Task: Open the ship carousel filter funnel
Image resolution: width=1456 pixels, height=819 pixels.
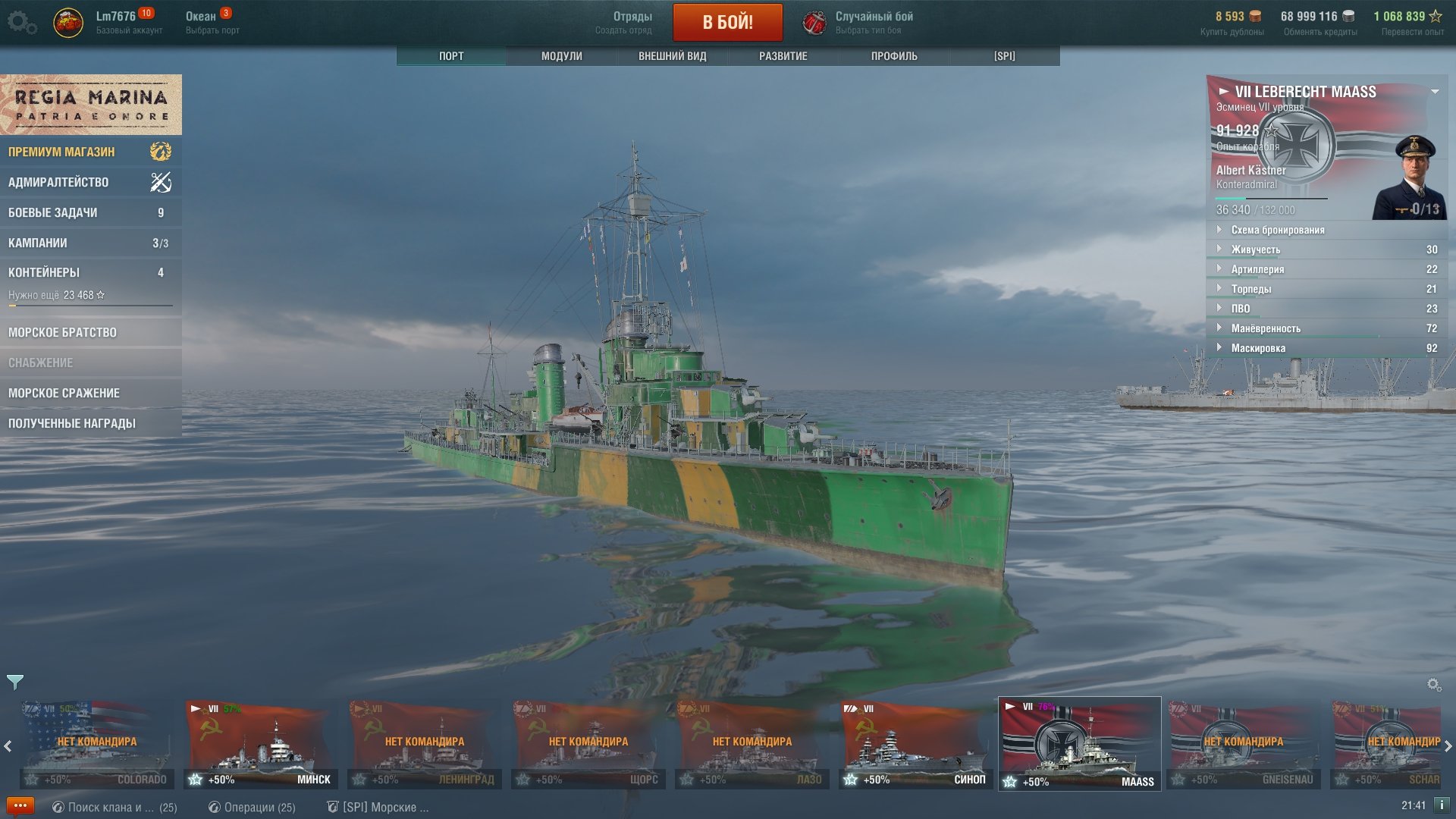Action: pos(15,682)
